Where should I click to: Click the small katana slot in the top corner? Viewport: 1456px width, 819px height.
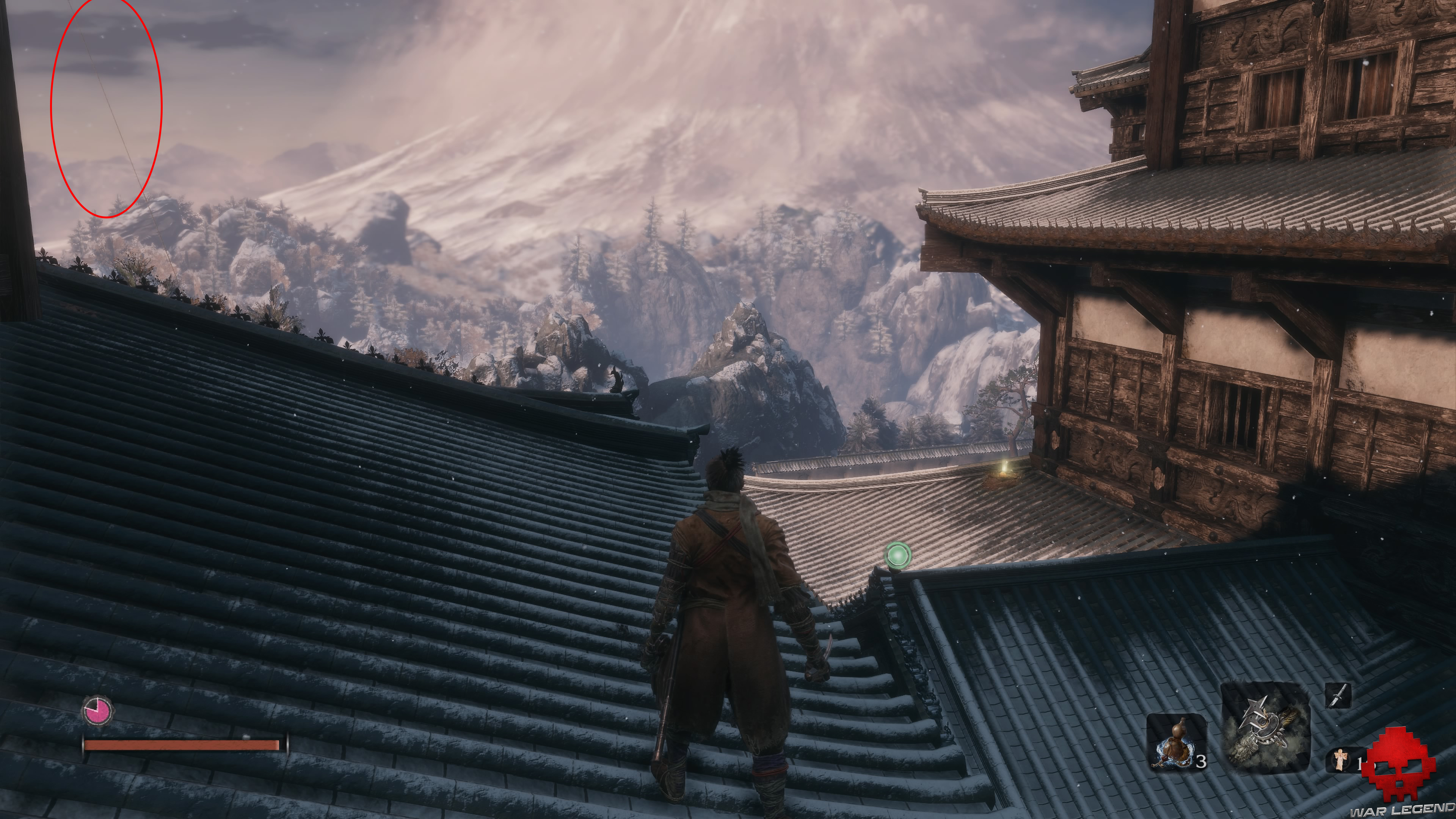1338,697
